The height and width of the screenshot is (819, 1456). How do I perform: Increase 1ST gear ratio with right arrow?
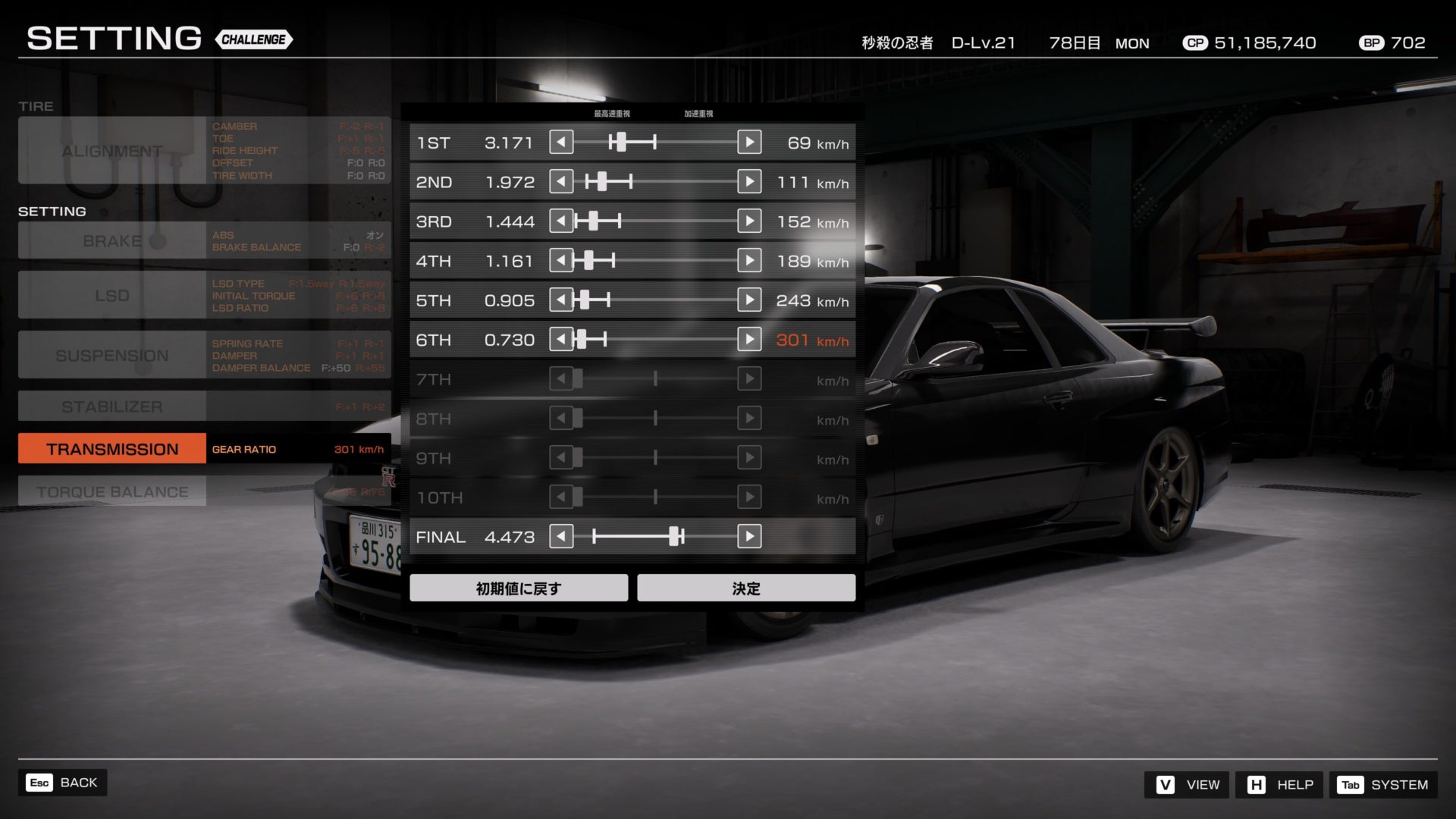click(x=749, y=142)
